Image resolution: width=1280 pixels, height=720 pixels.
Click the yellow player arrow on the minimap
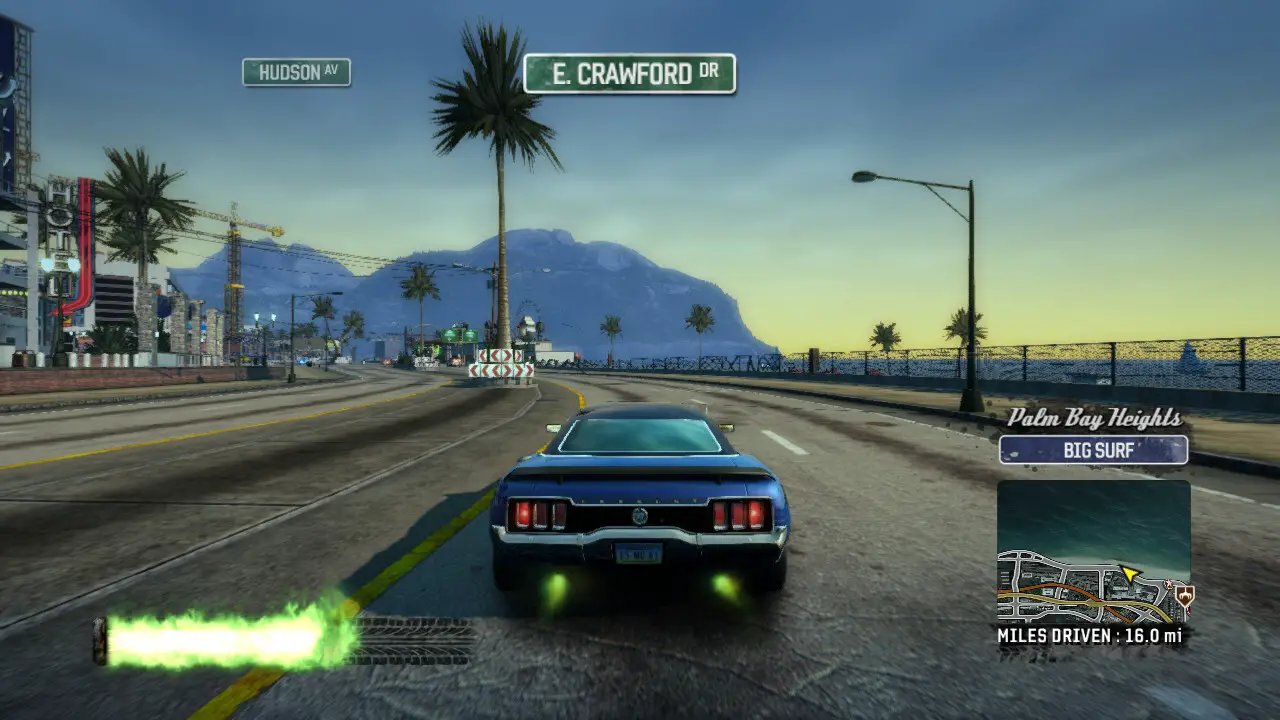1130,572
